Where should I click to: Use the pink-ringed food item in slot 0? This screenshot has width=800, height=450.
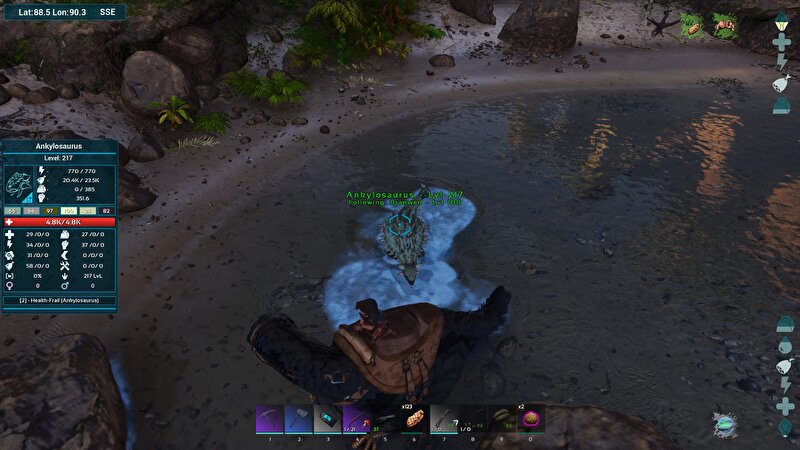point(530,418)
